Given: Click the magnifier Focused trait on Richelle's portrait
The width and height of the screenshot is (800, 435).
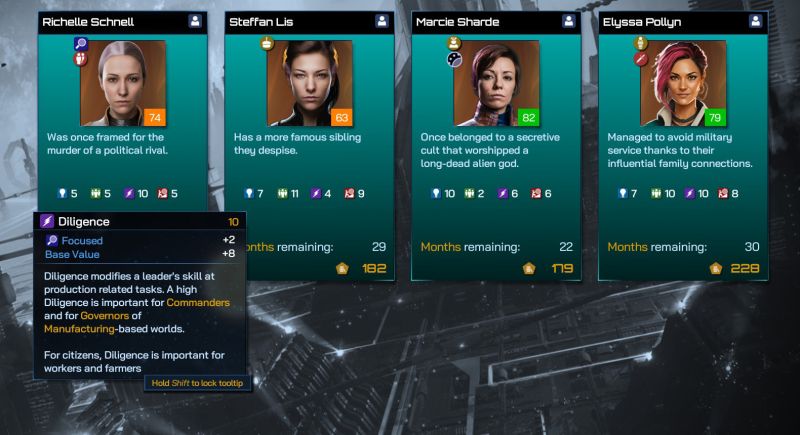Looking at the screenshot, I should pyautogui.click(x=81, y=44).
